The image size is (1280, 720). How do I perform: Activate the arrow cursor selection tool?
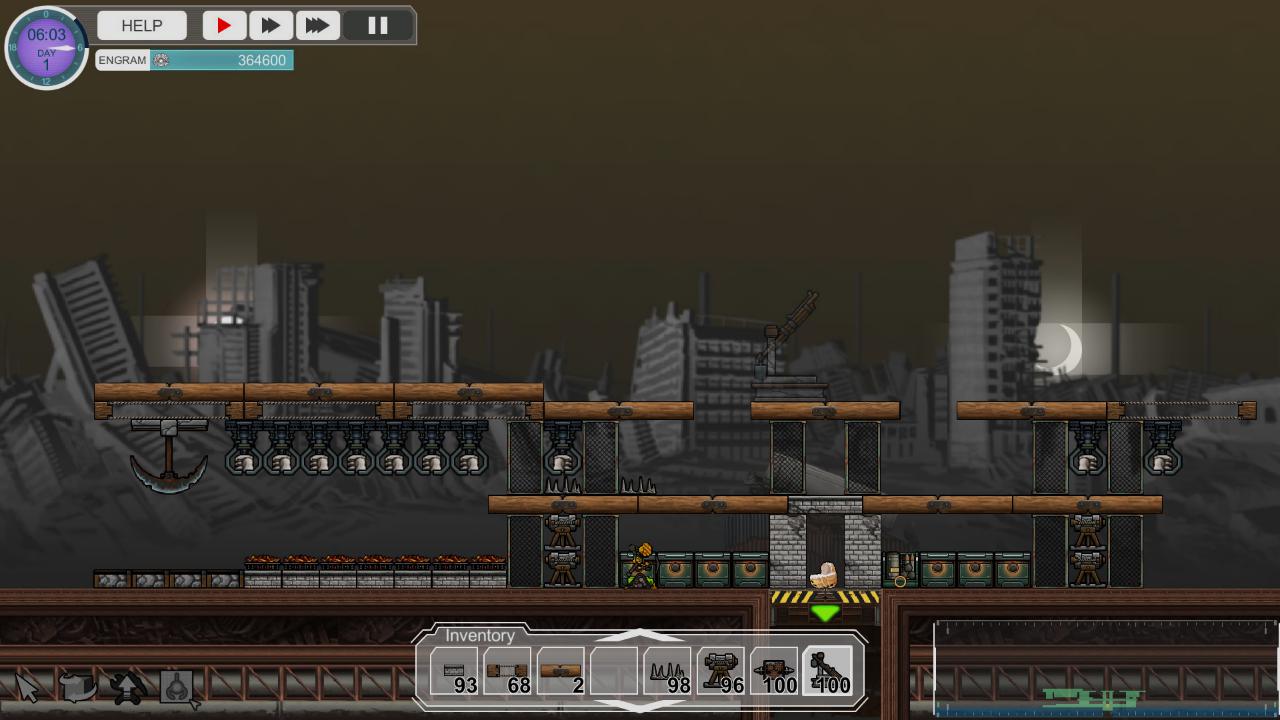(x=27, y=687)
